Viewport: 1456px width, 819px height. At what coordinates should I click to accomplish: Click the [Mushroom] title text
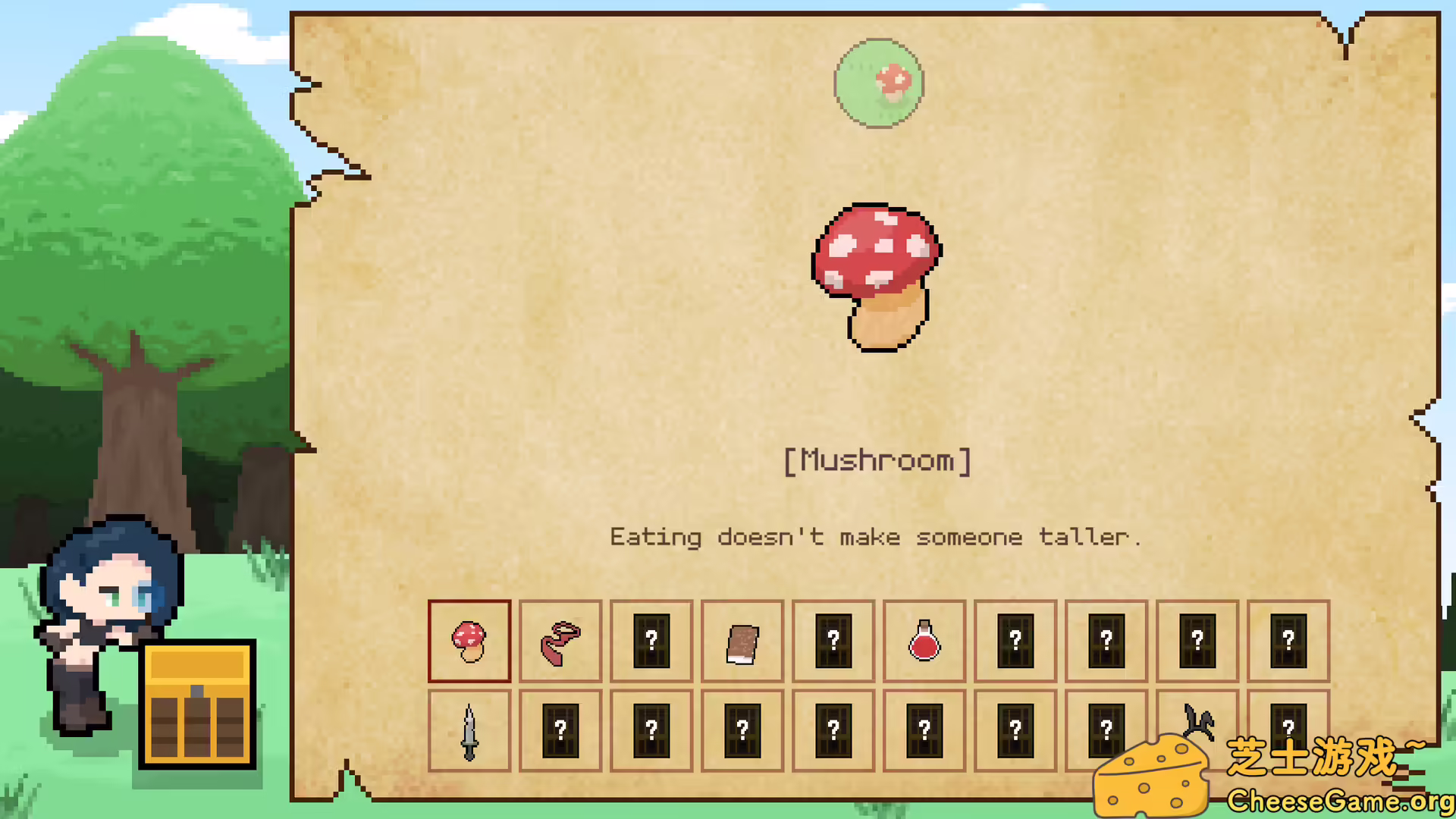(877, 460)
